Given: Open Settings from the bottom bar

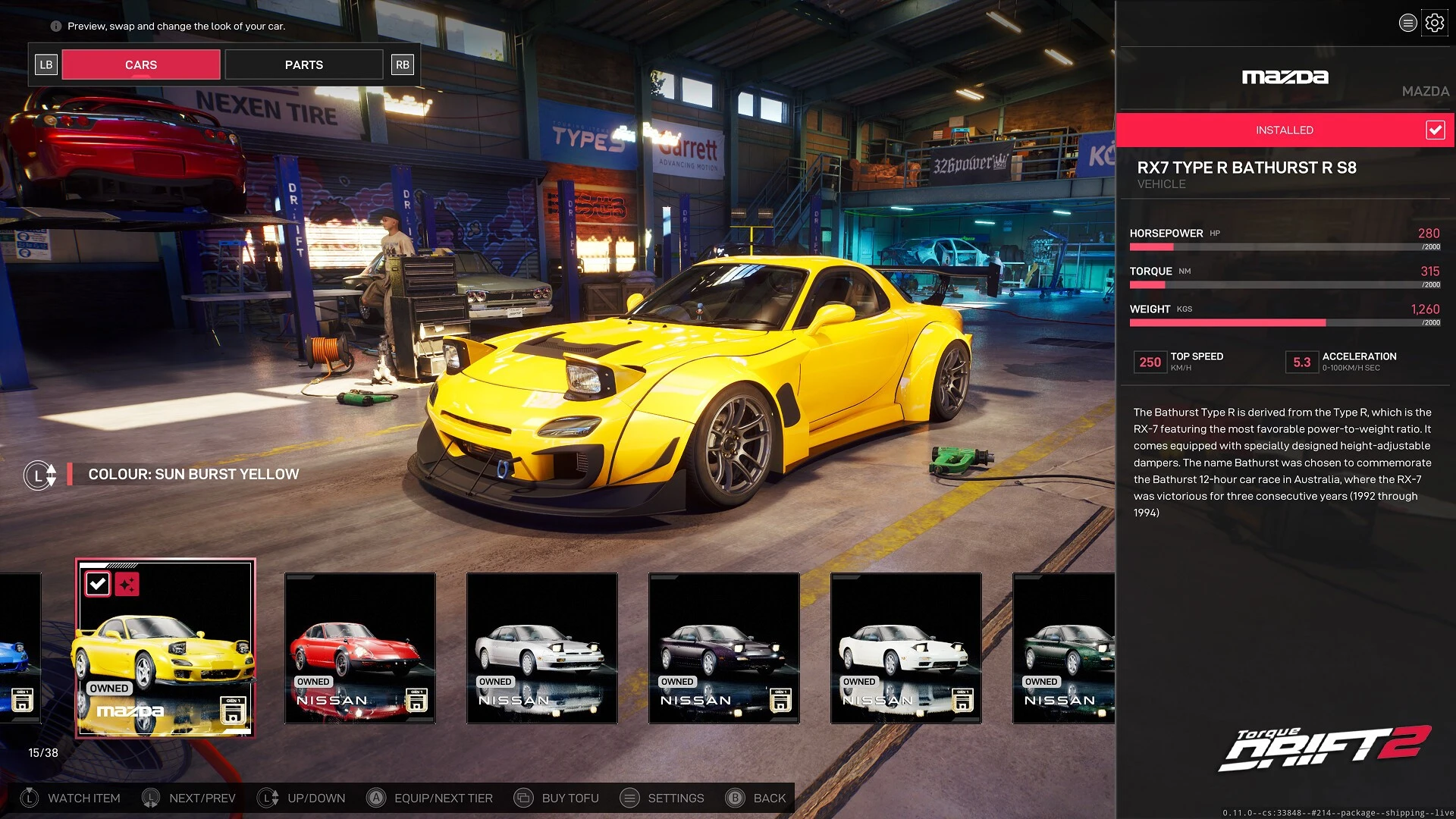Looking at the screenshot, I should click(662, 798).
